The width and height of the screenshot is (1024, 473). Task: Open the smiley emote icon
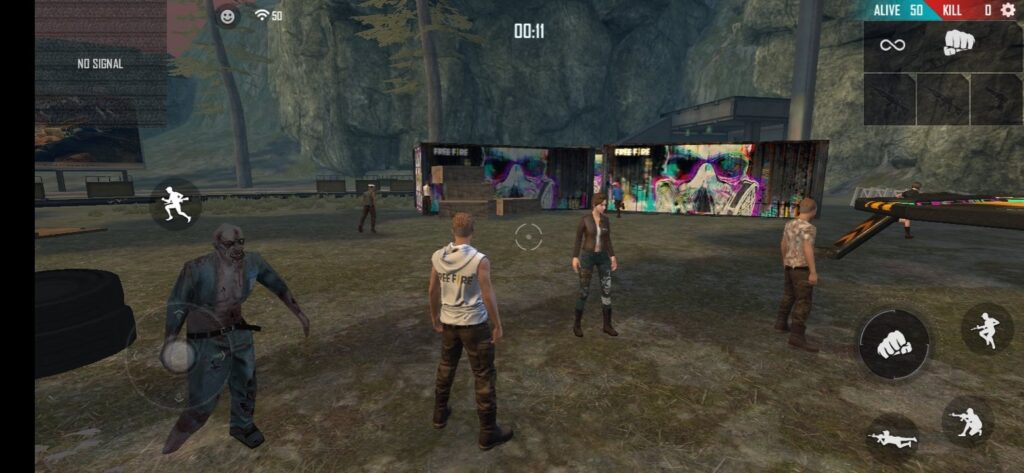(x=228, y=16)
